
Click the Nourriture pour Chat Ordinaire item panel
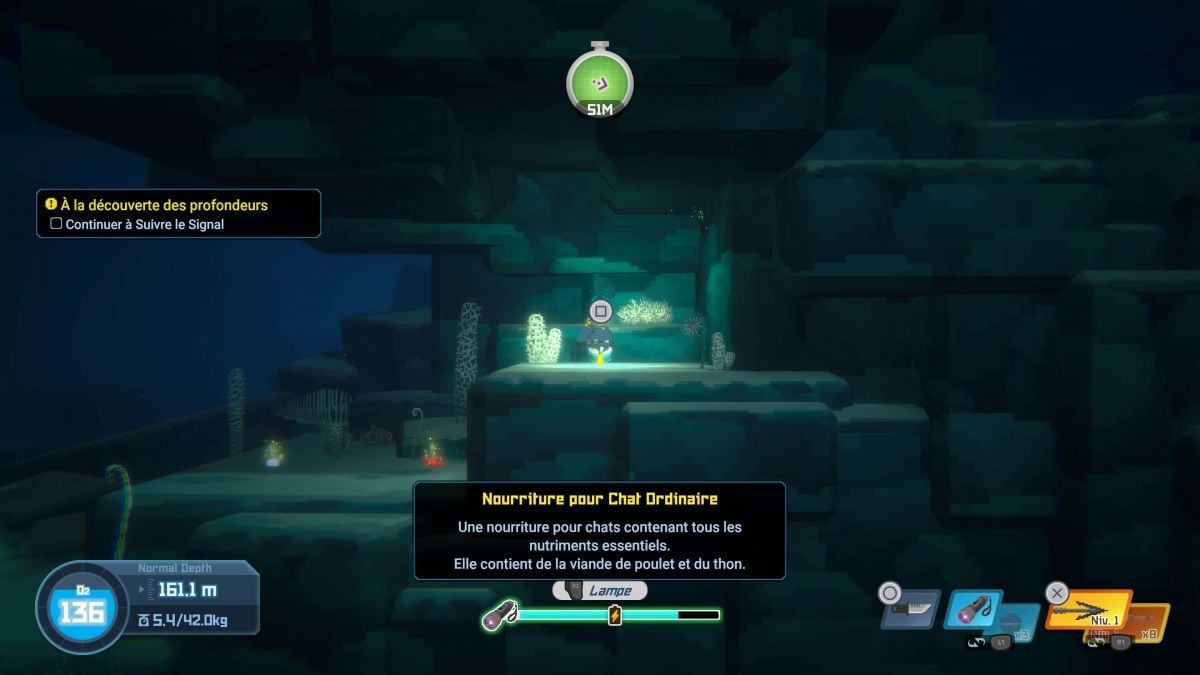(599, 531)
